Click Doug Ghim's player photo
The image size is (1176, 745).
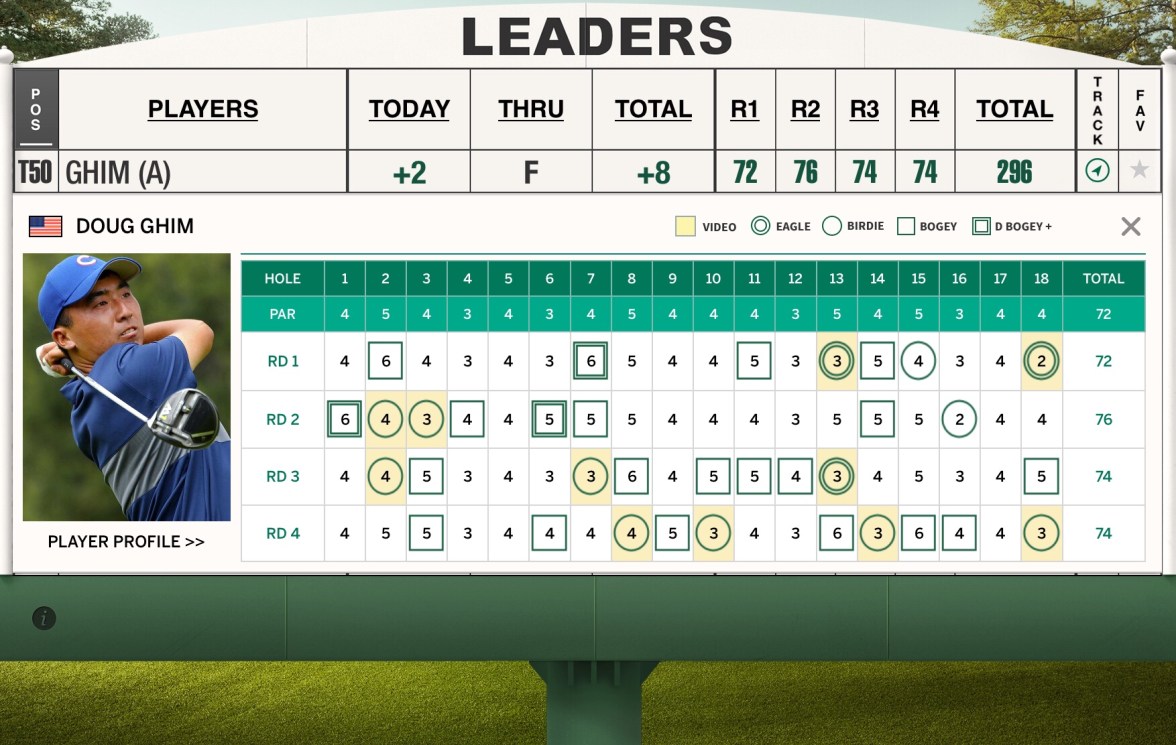point(127,386)
